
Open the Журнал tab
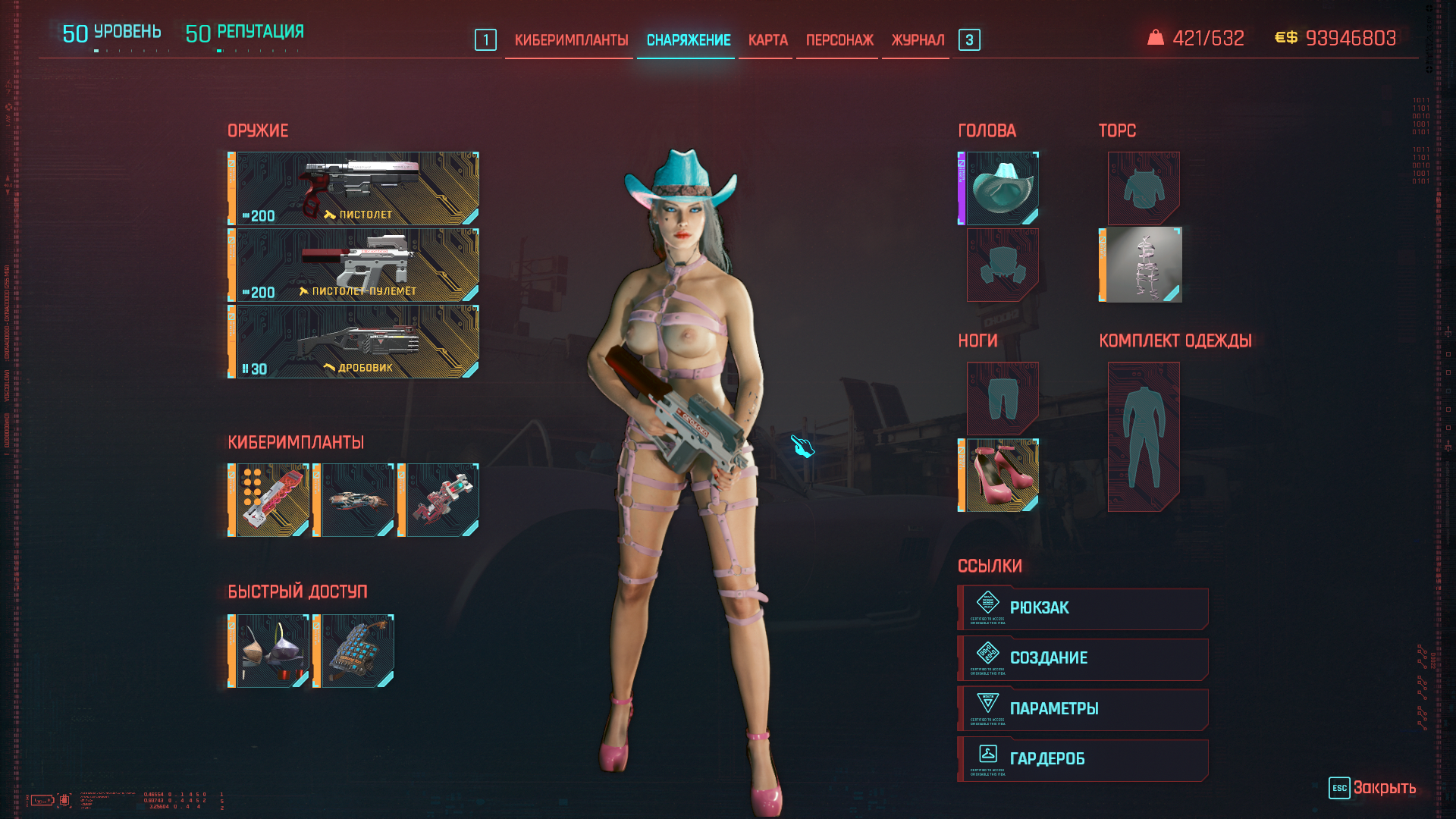click(918, 40)
